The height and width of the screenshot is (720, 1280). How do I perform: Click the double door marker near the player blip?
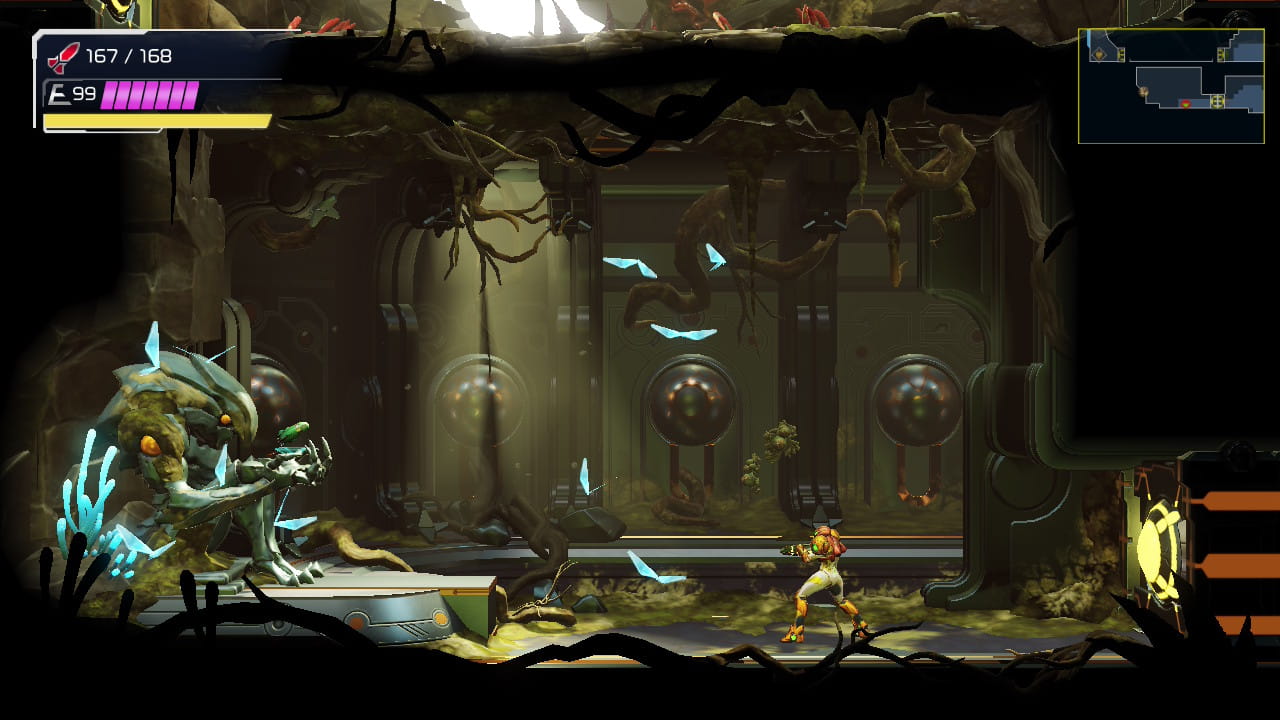tap(1217, 103)
